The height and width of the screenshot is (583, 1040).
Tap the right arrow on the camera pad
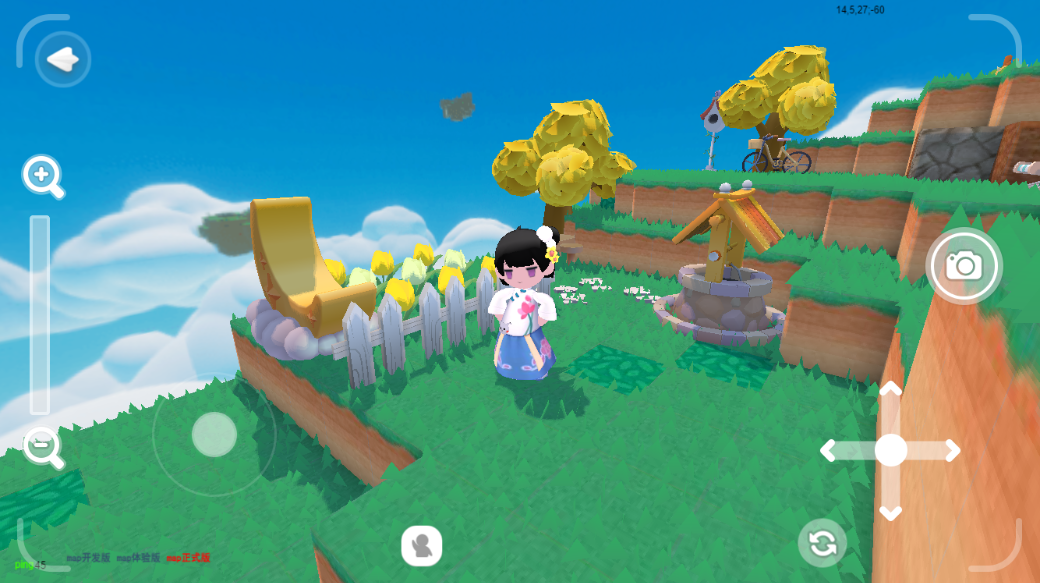tap(949, 451)
